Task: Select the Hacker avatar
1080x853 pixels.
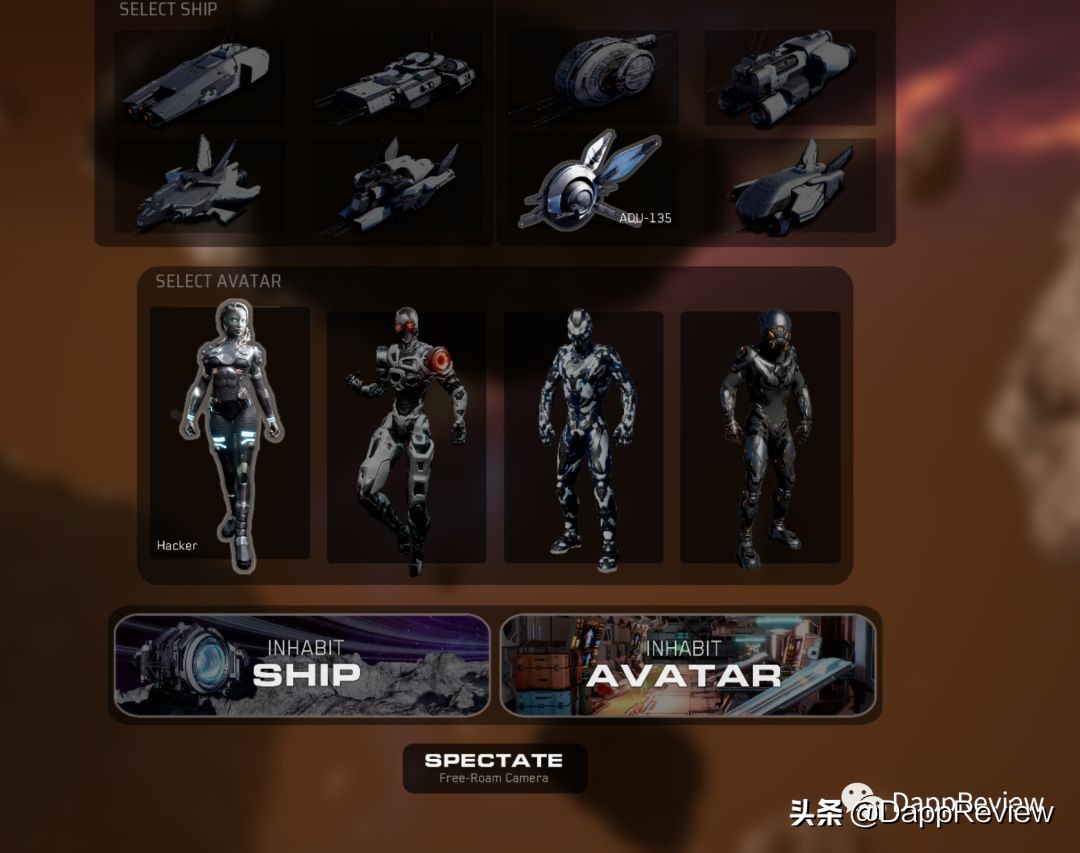Action: (230, 433)
